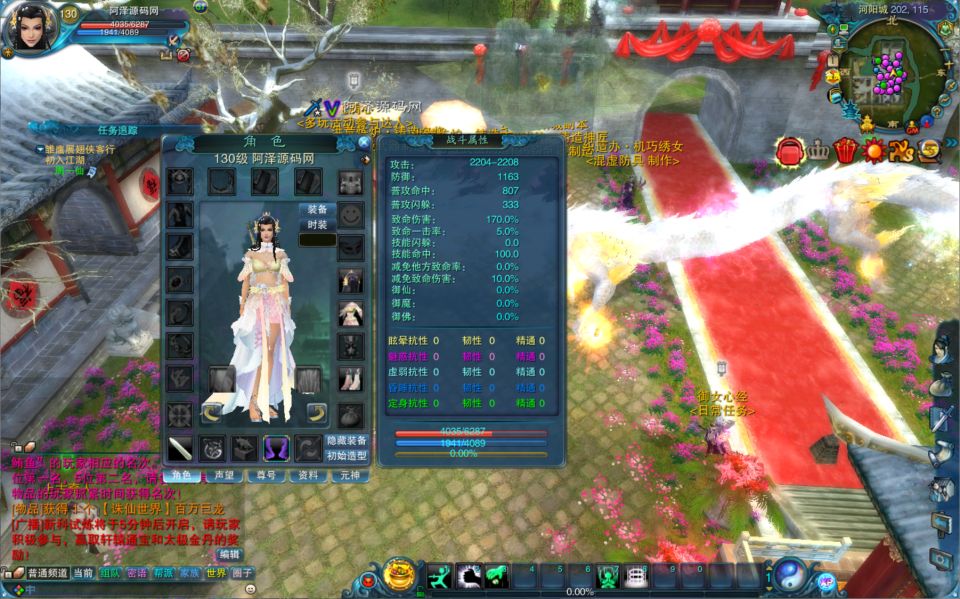960x599 pixels.
Task: Switch to the 元神 tab
Action: (349, 476)
